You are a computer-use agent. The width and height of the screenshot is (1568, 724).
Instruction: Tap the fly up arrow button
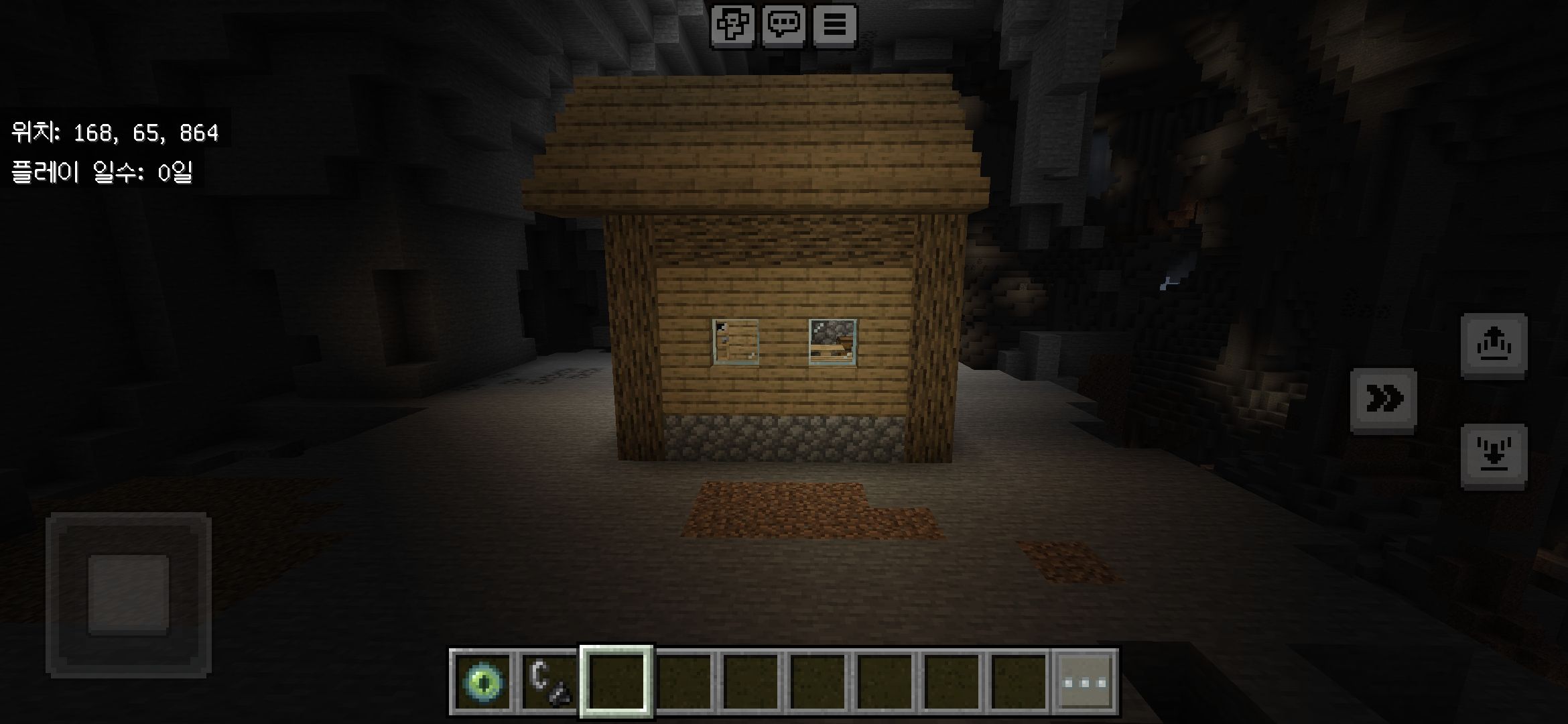1494,345
